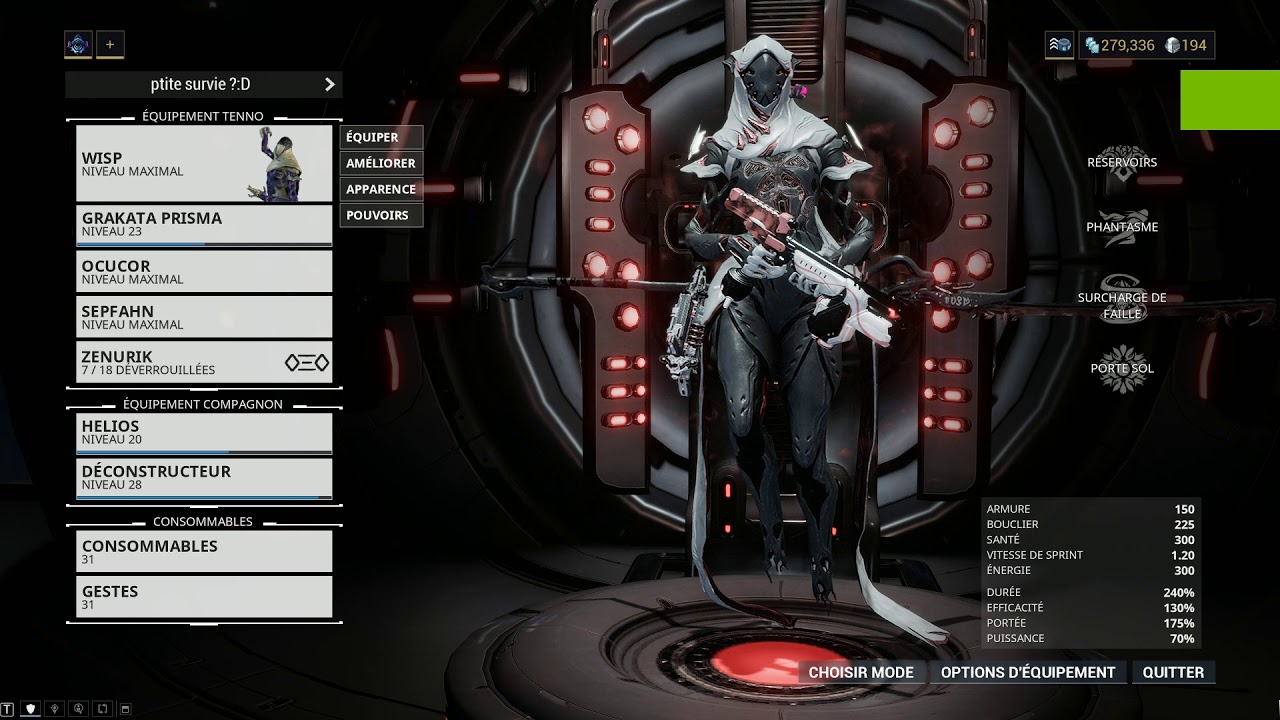Select the Porte Sol ability icon

(1122, 368)
